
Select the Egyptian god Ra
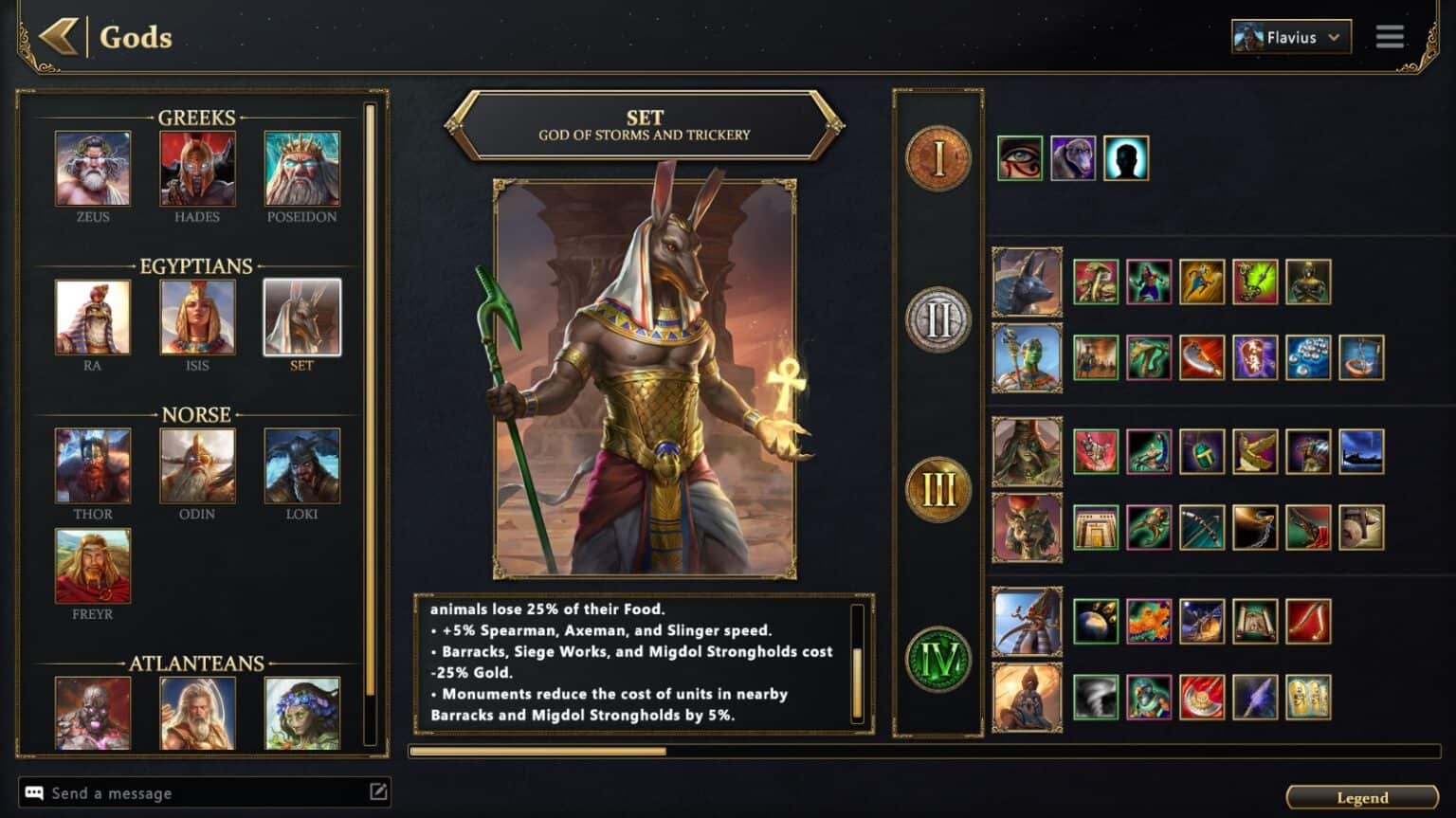[93, 317]
